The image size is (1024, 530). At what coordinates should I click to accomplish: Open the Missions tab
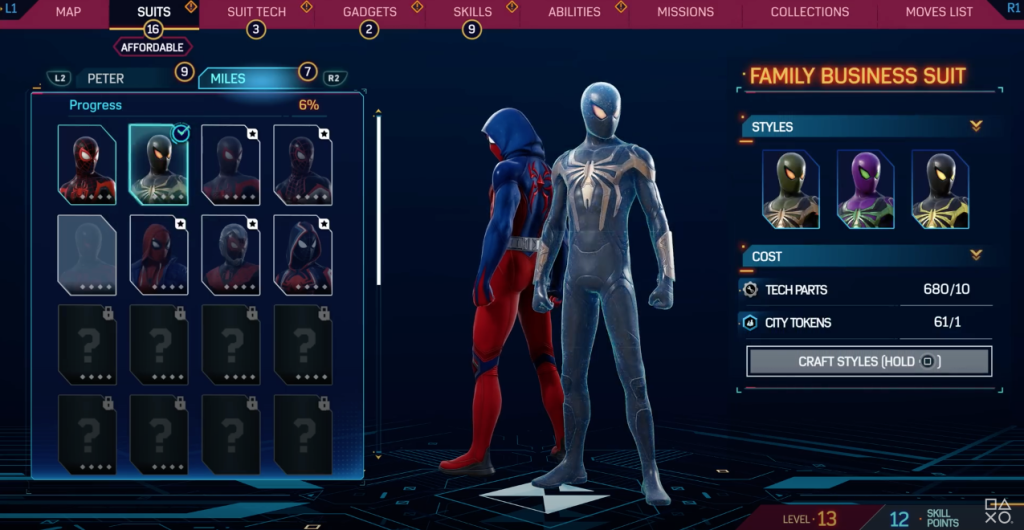coord(685,12)
